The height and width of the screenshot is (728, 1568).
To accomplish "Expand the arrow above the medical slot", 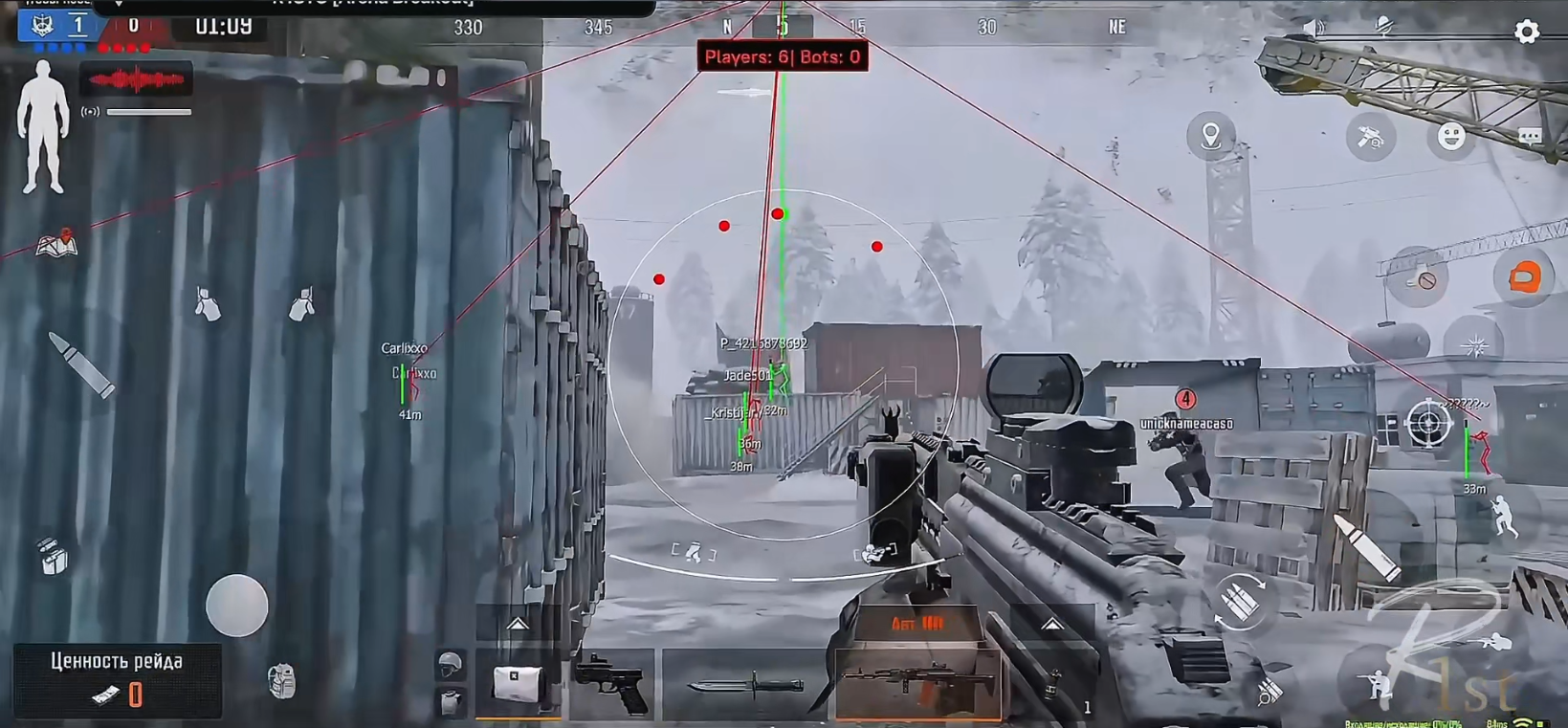I will (518, 625).
